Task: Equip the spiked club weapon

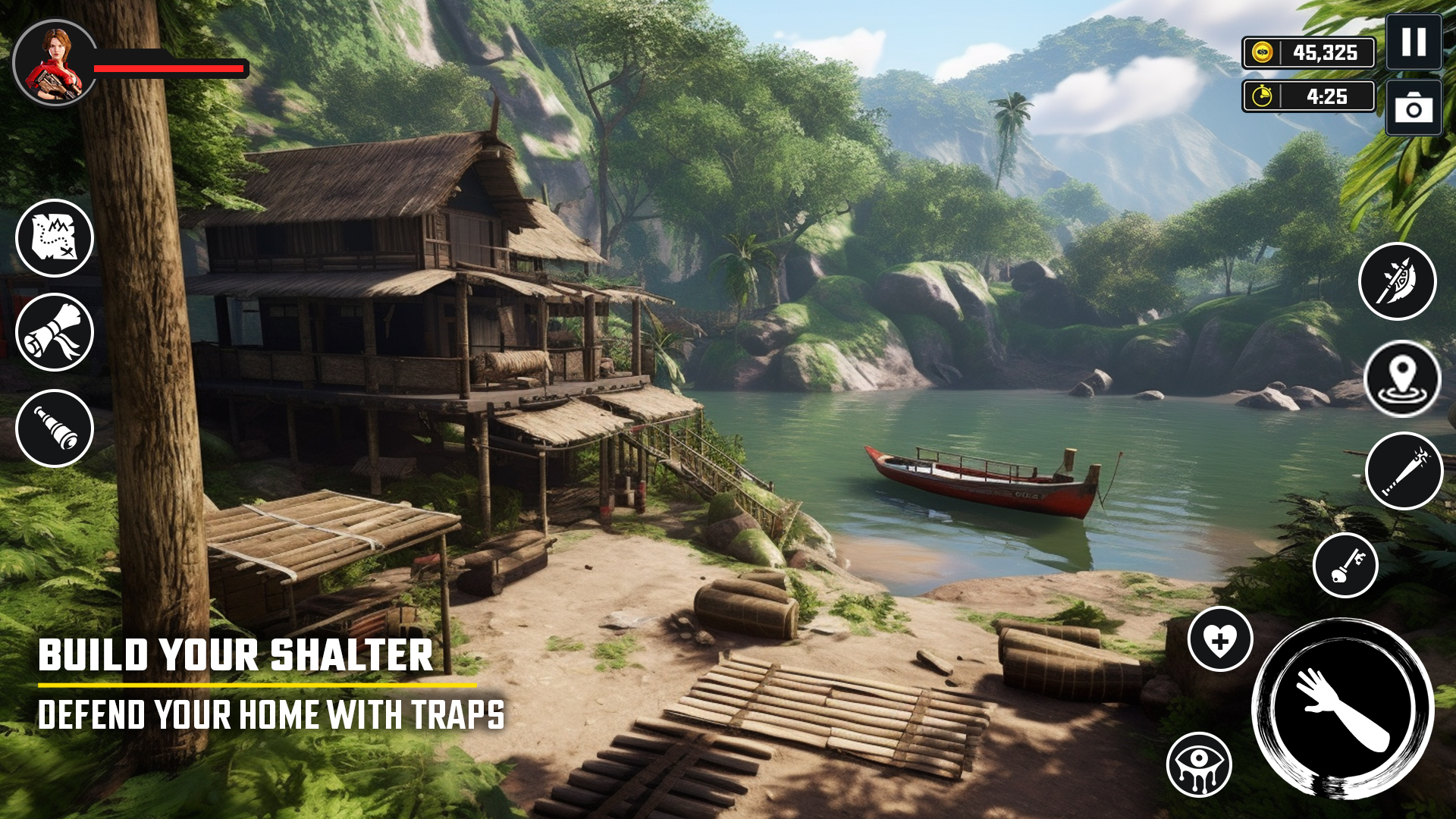Action: [x=1404, y=471]
